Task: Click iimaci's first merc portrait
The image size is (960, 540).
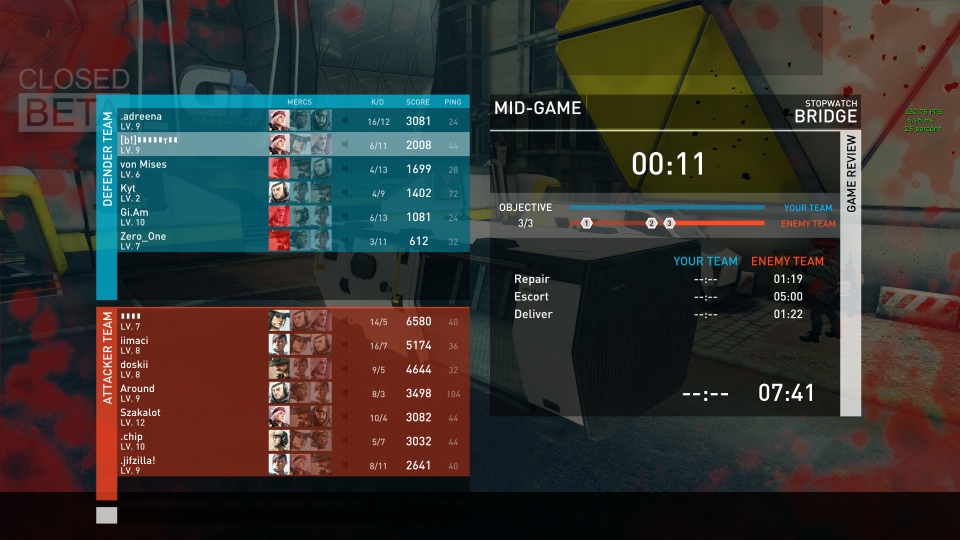Action: click(279, 345)
